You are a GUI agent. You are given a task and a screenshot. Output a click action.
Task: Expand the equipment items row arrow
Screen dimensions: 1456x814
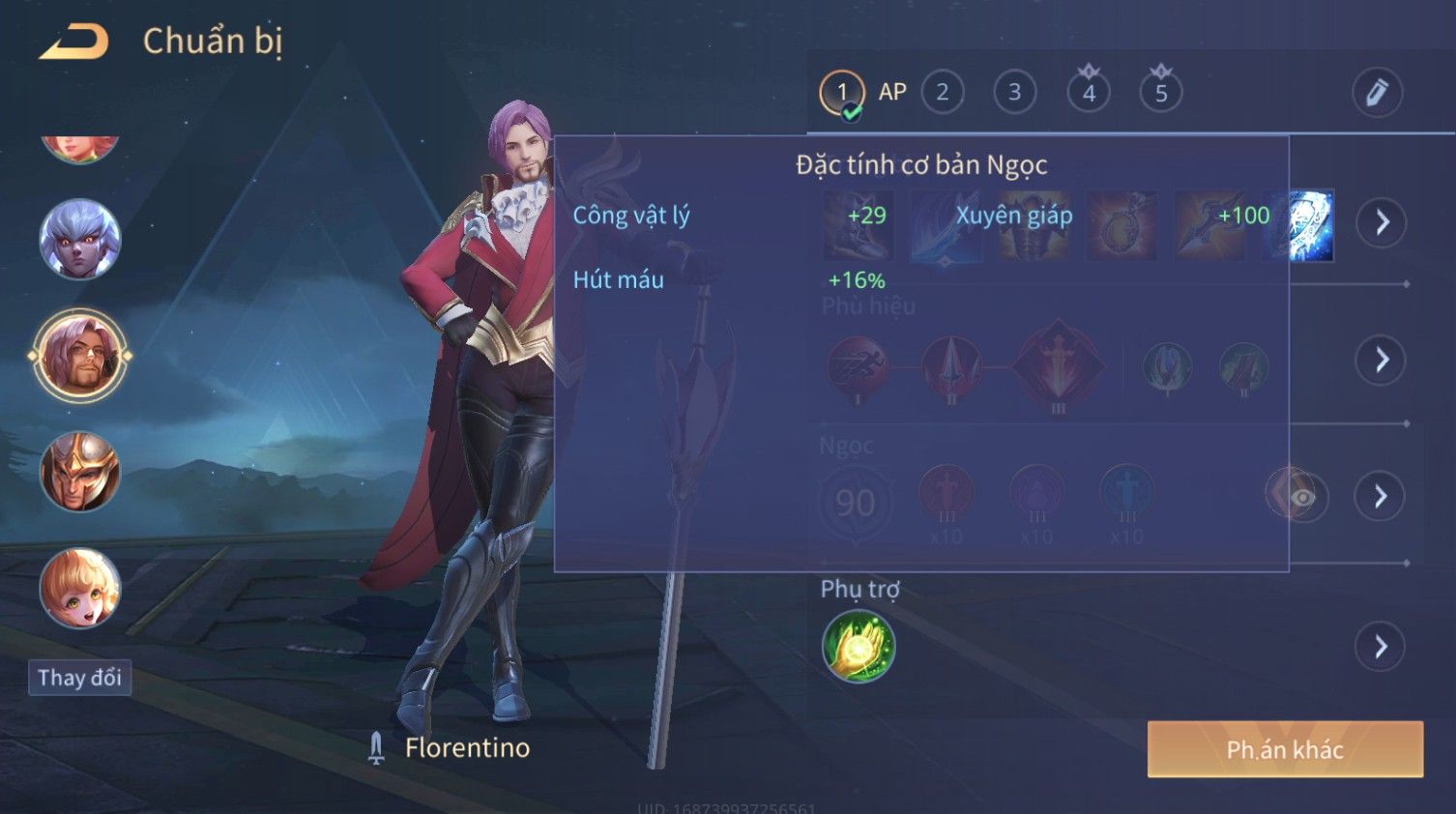1382,222
